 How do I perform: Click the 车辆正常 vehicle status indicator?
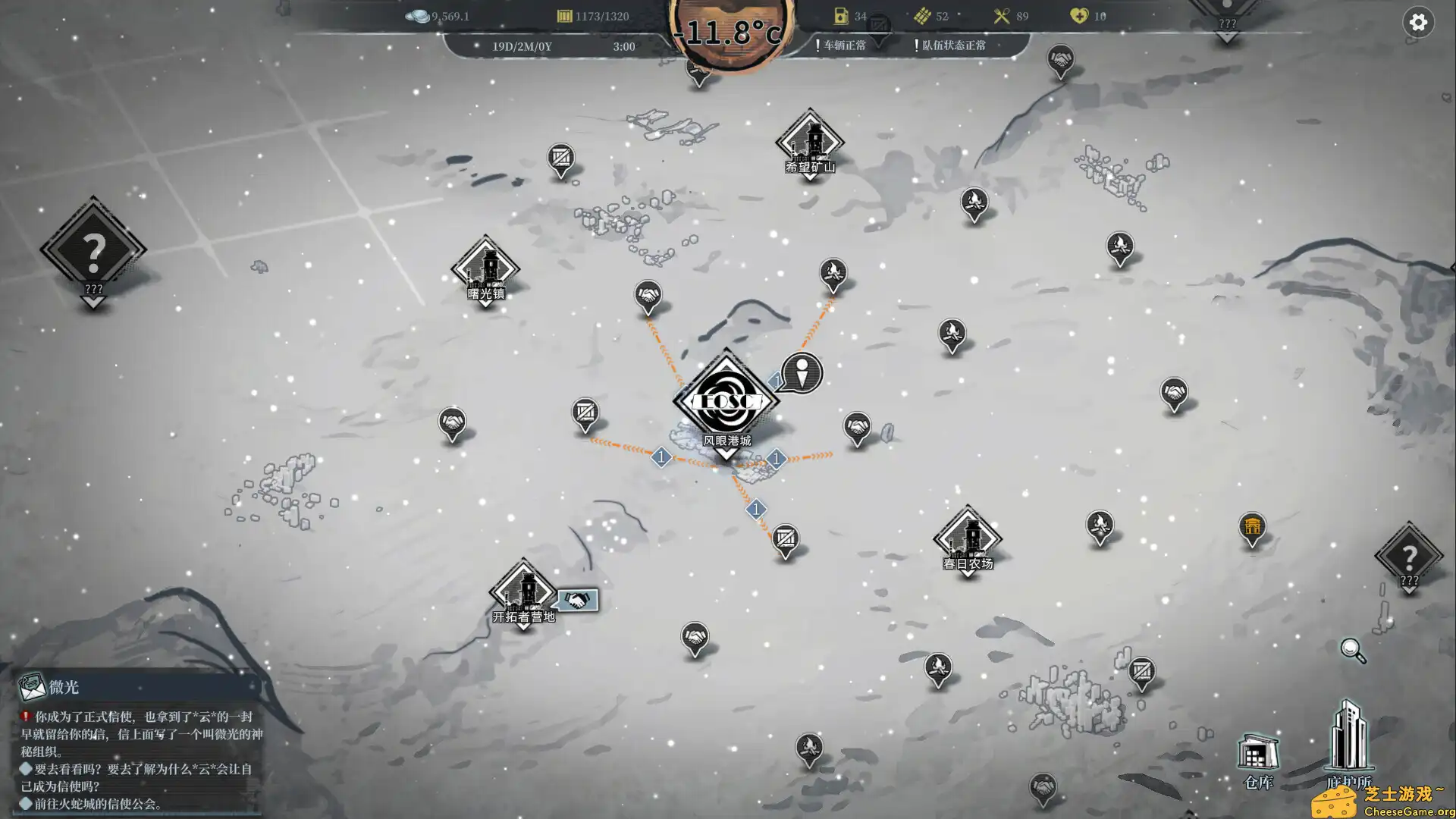[x=844, y=45]
